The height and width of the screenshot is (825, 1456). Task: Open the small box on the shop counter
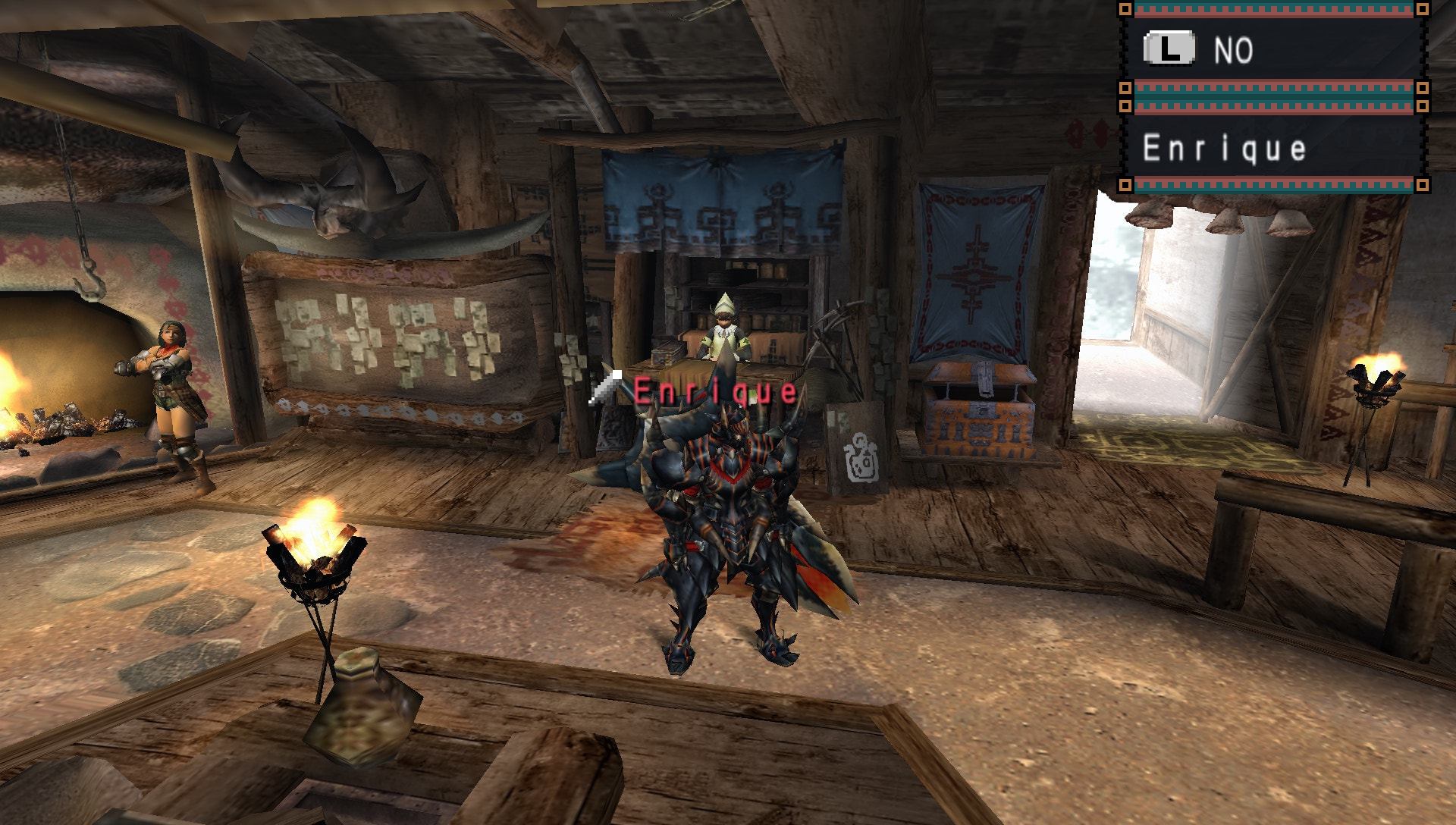pyautogui.click(x=669, y=356)
